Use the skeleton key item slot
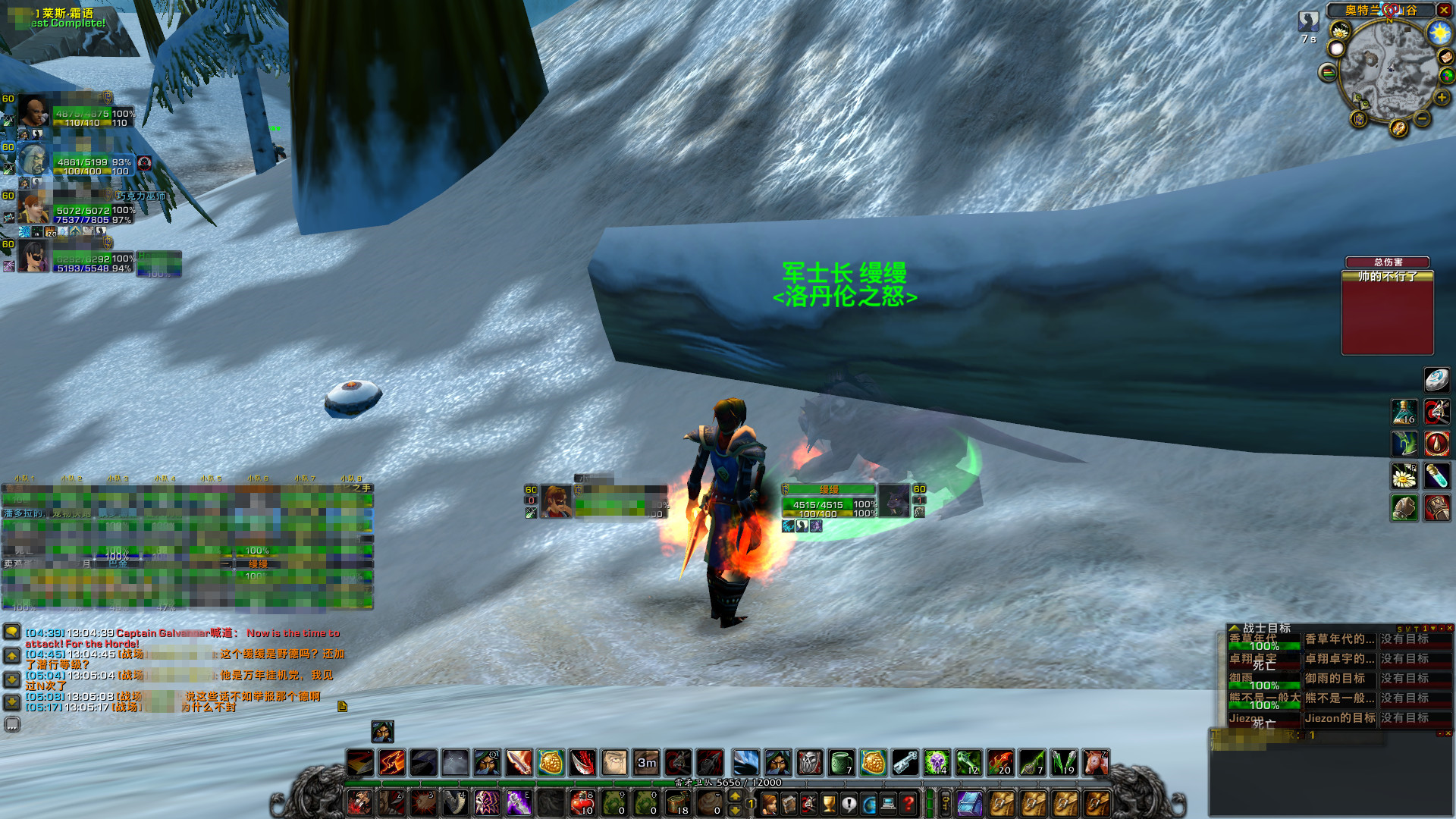 (x=905, y=763)
